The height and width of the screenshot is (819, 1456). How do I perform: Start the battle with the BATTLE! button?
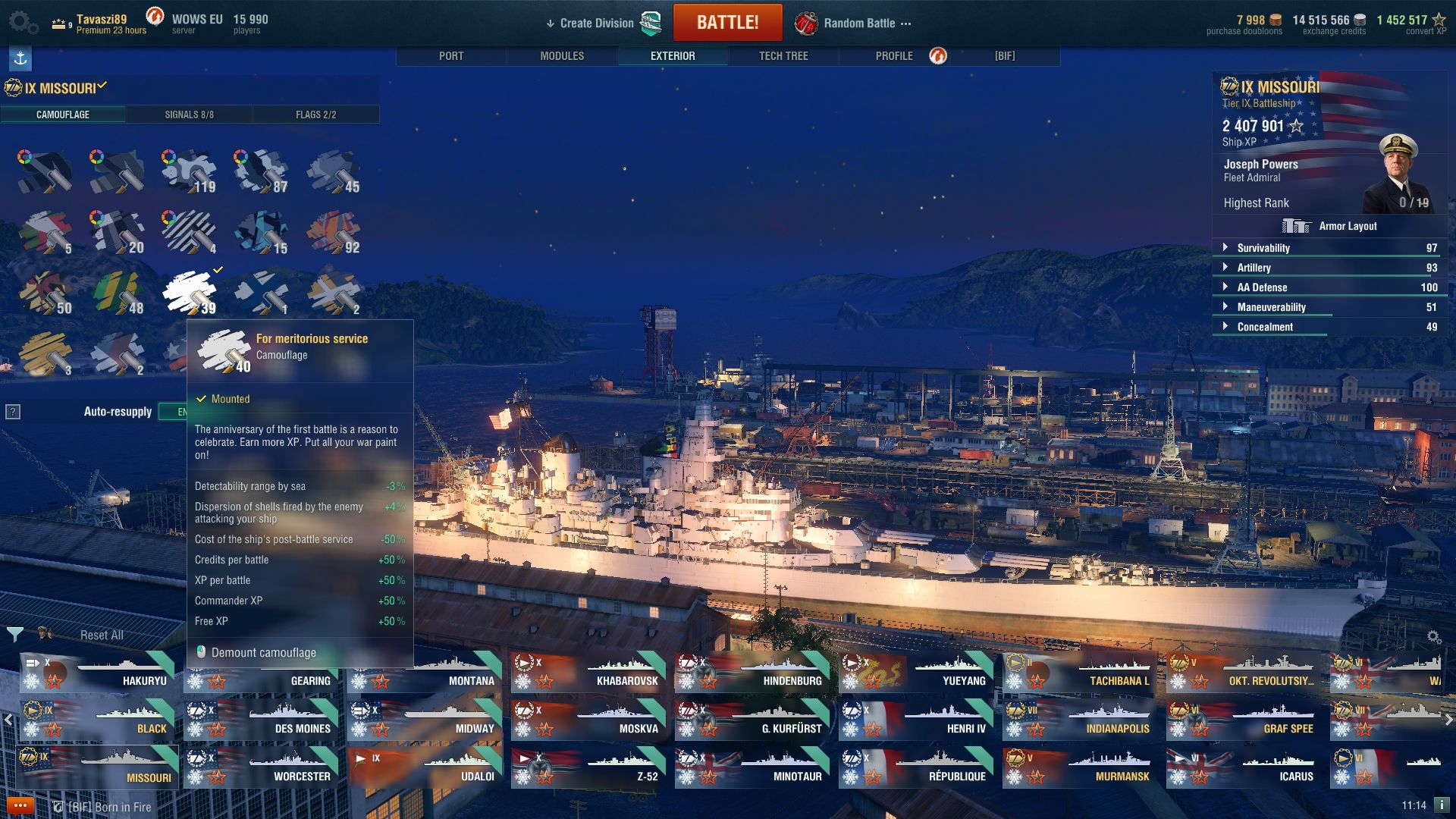(727, 23)
